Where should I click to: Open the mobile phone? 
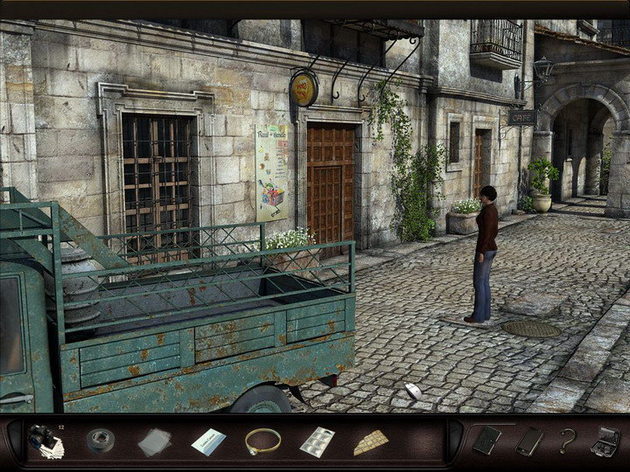point(529,440)
